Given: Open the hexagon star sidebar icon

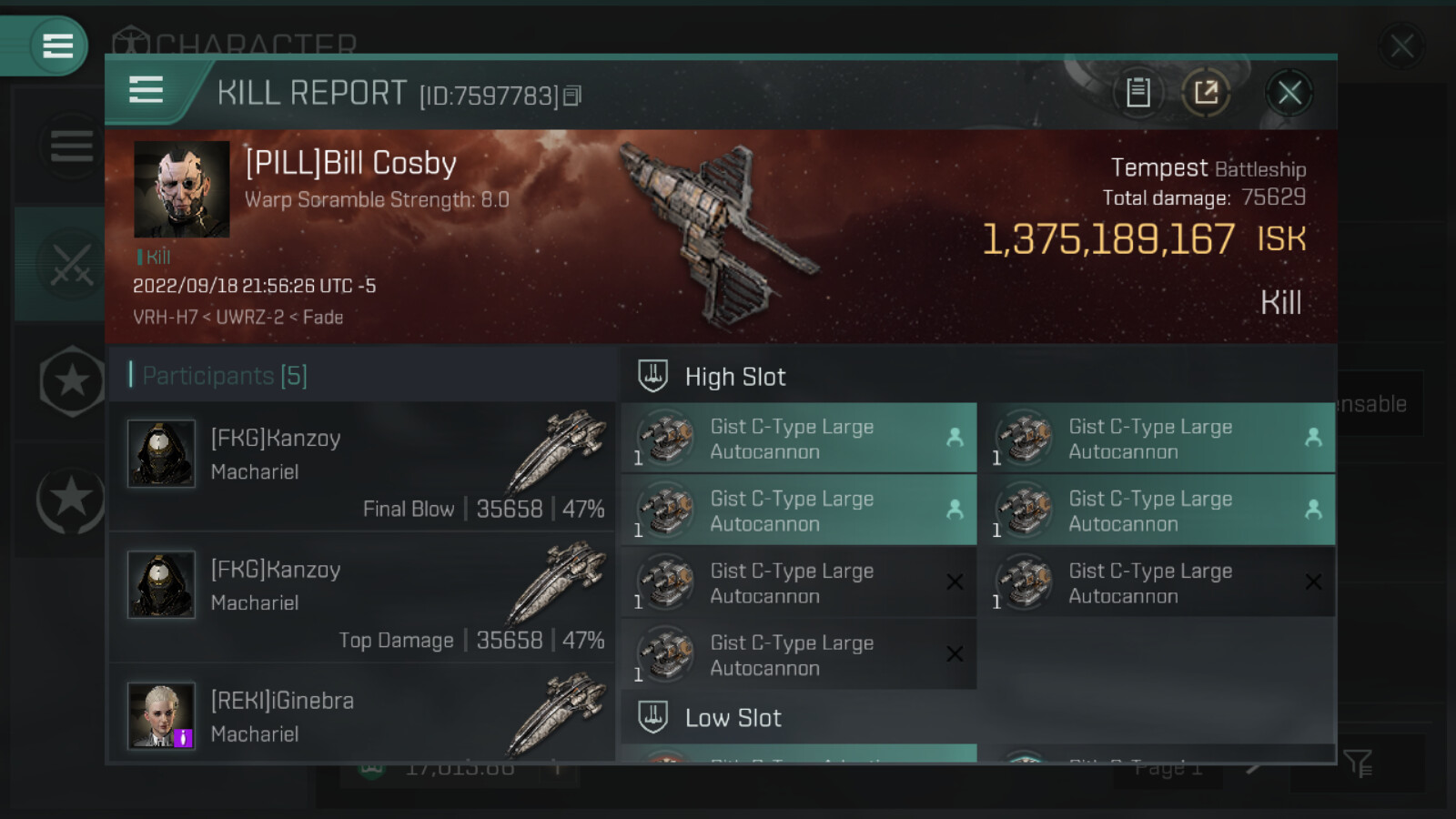Looking at the screenshot, I should click(71, 381).
